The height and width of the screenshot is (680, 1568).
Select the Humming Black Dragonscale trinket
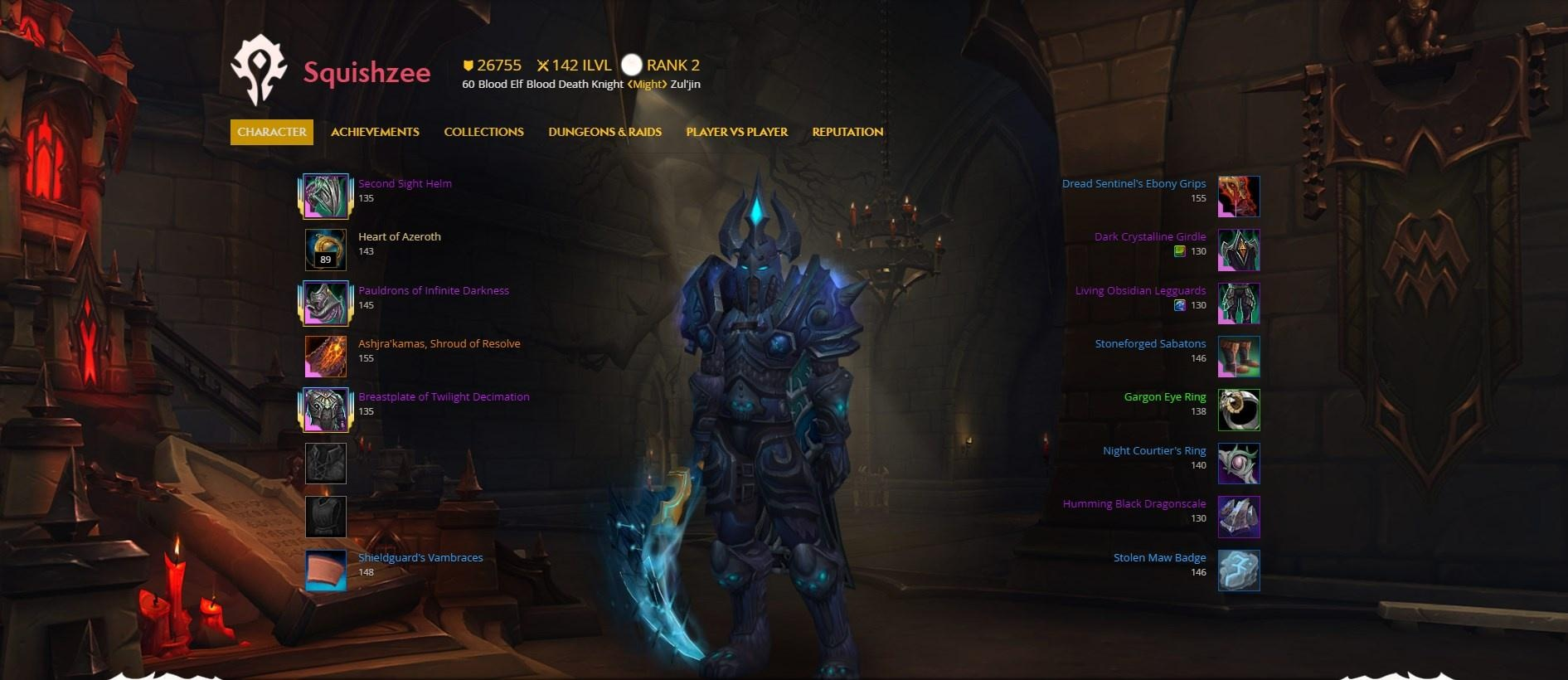tap(1239, 517)
